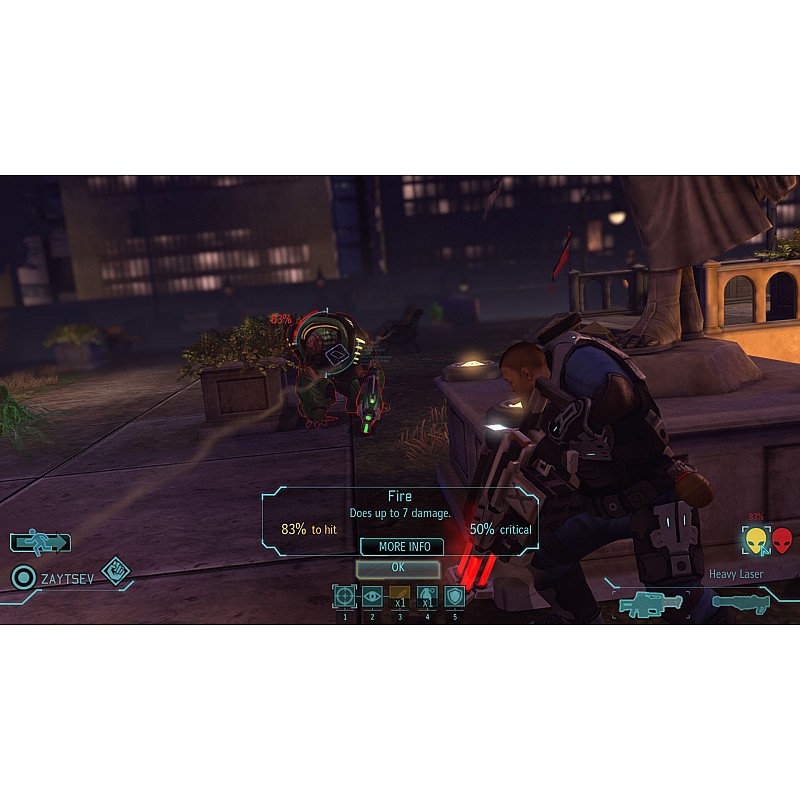Activate the Overwatch eye ability

[x=372, y=597]
